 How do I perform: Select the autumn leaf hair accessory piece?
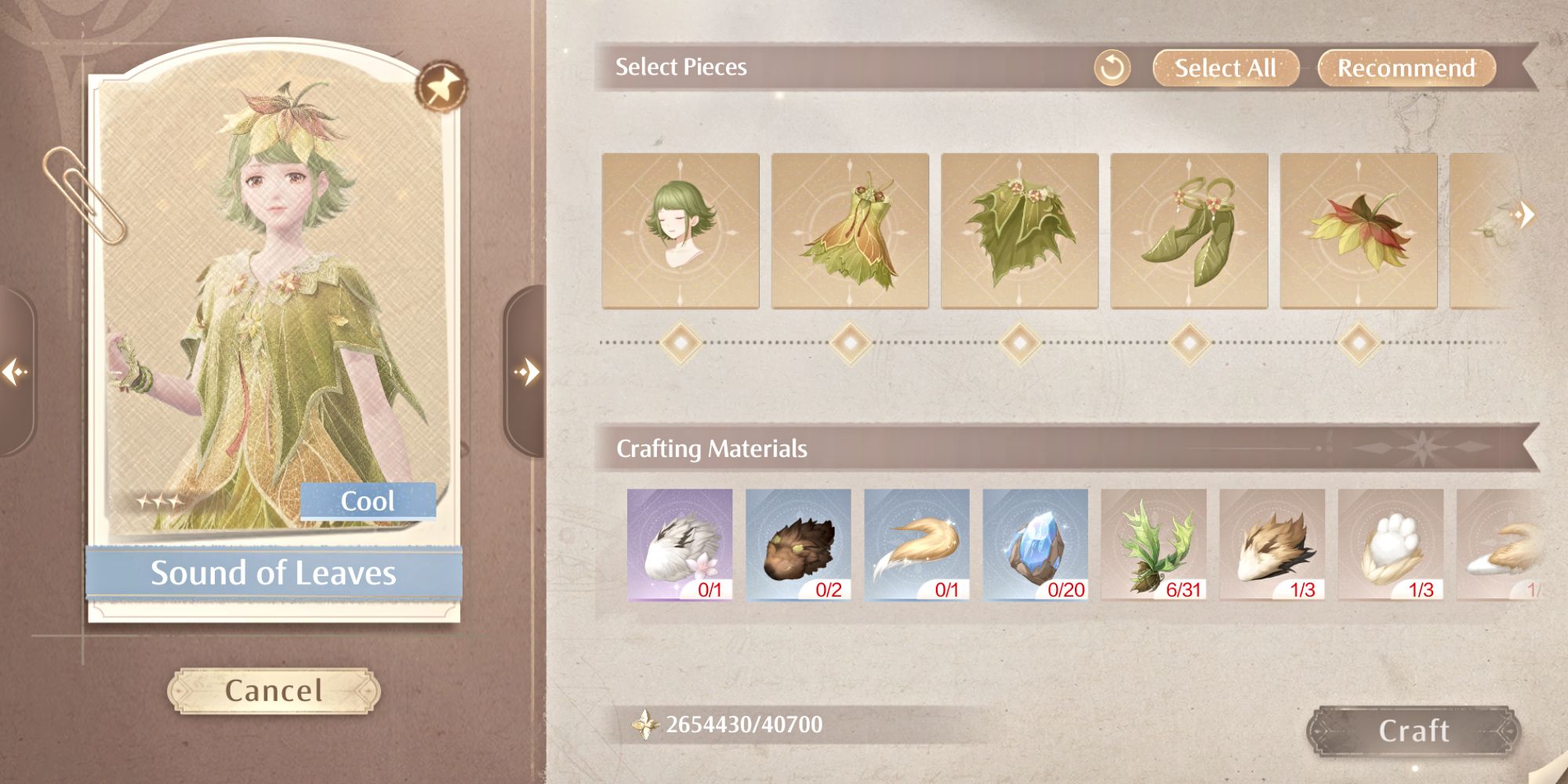(1358, 230)
